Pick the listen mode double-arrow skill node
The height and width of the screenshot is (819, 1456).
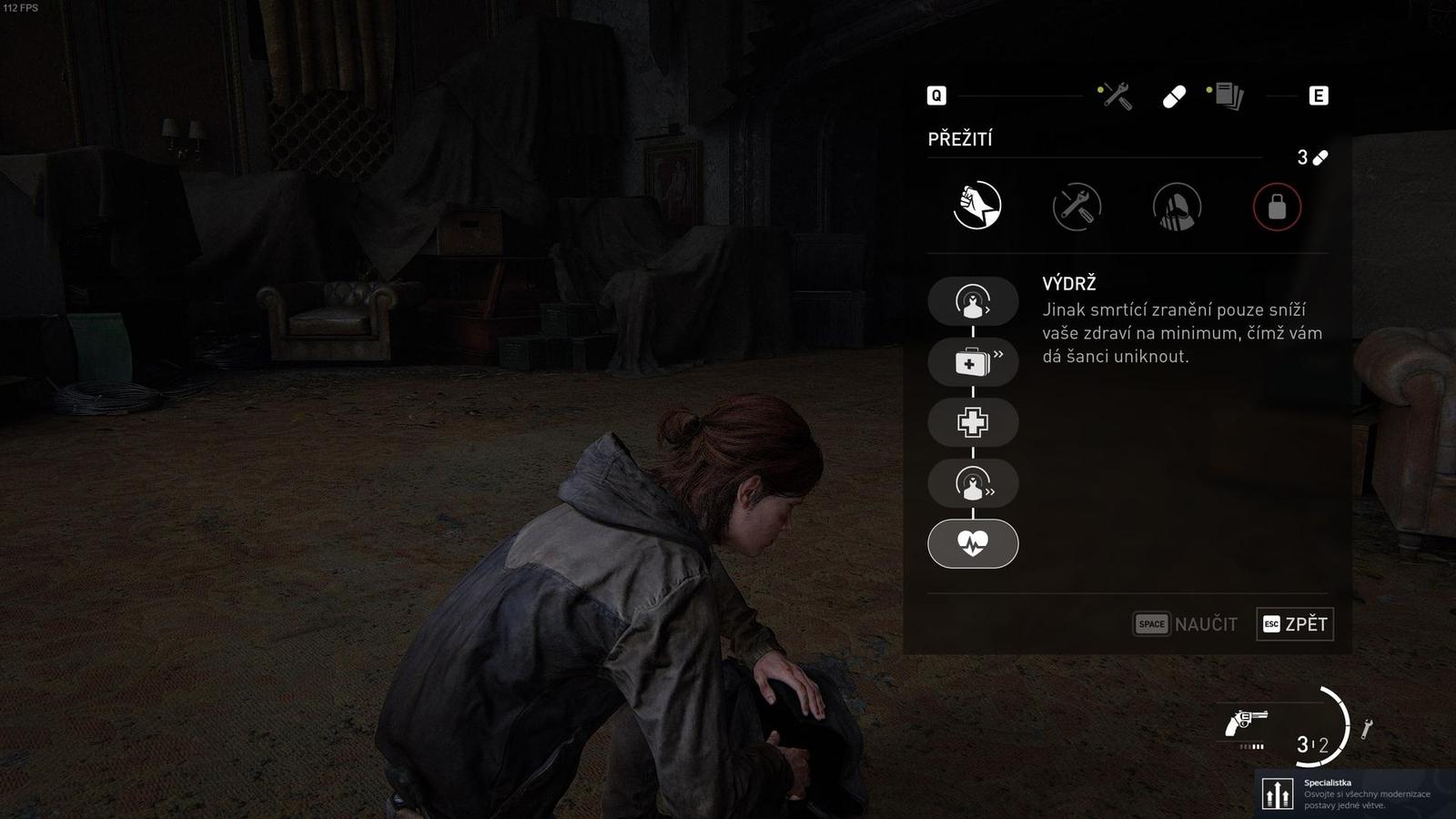click(x=973, y=483)
